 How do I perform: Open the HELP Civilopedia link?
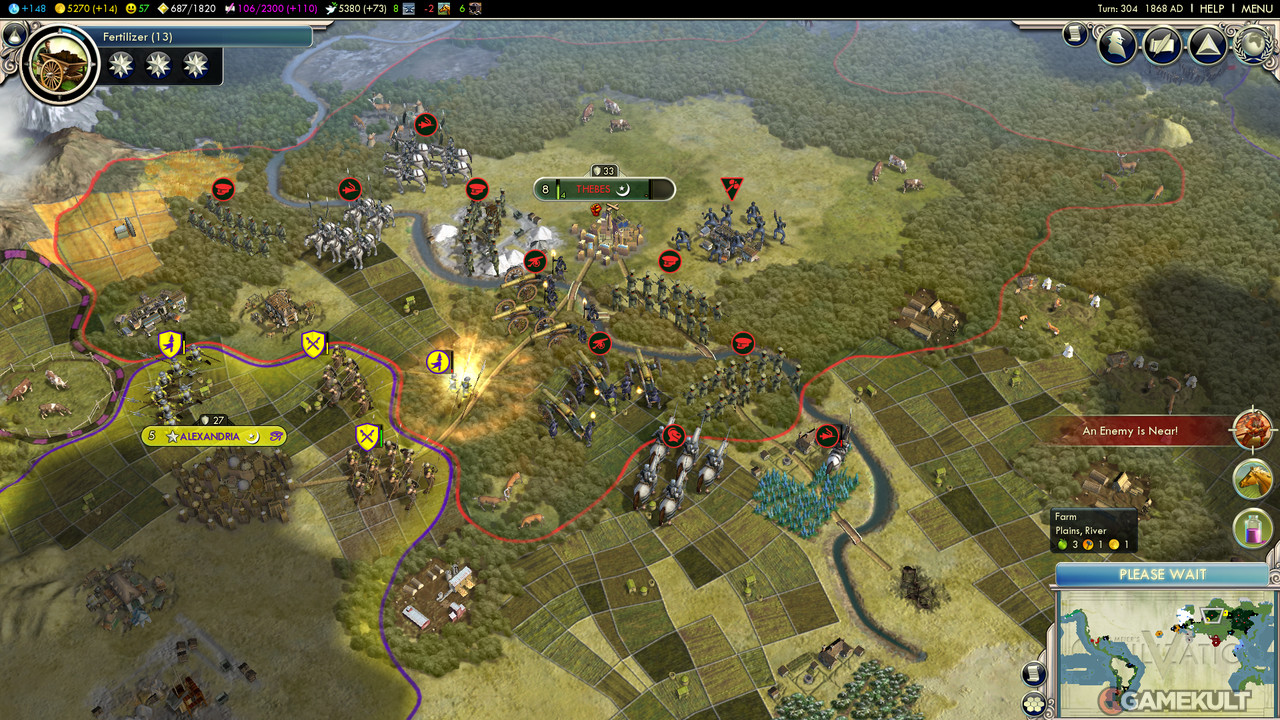1212,8
